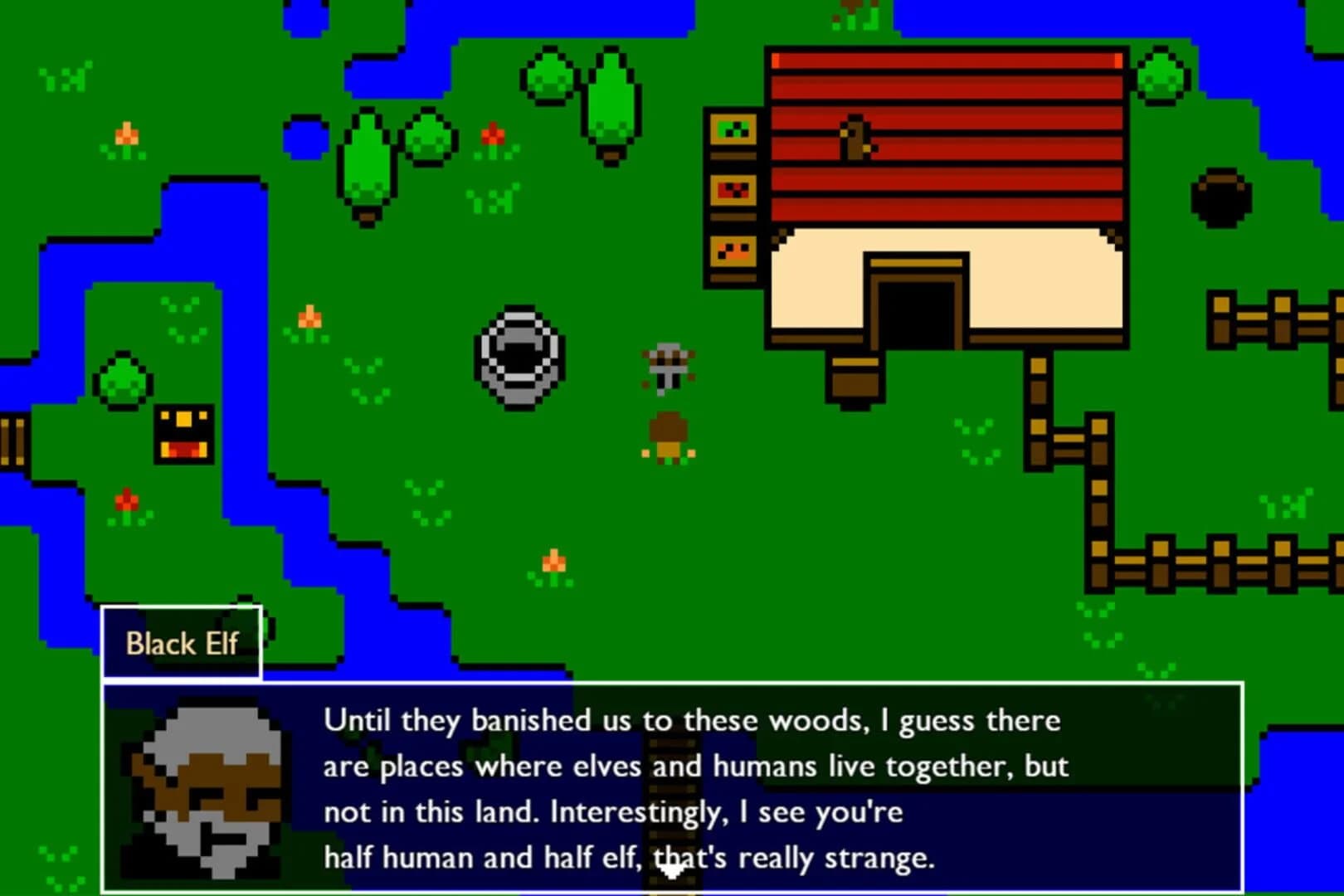Click the Black Elf name plate
Viewport: 1344px width, 896px height.
click(182, 642)
